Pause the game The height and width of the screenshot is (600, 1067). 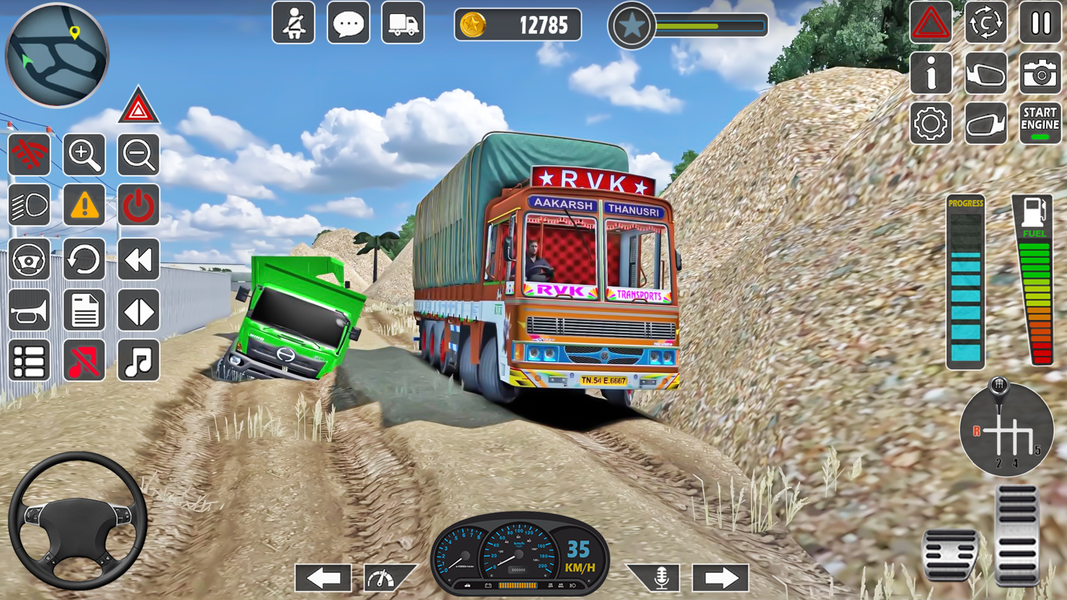coord(1040,22)
